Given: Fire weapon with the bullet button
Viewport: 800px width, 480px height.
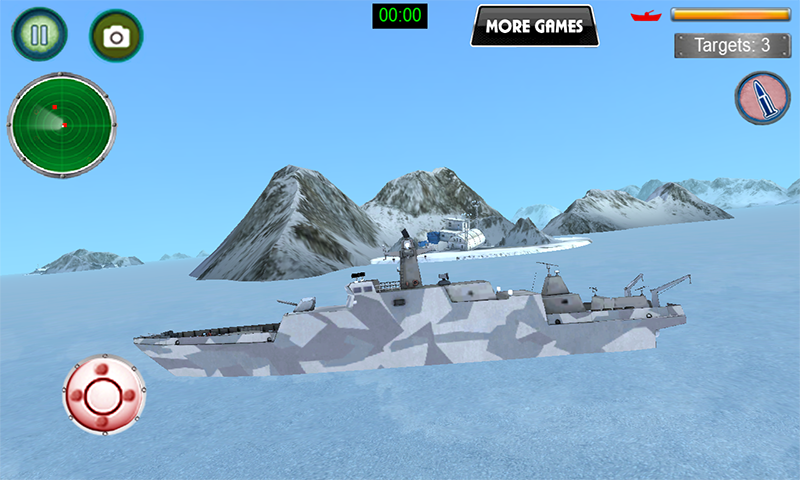Looking at the screenshot, I should (x=762, y=98).
